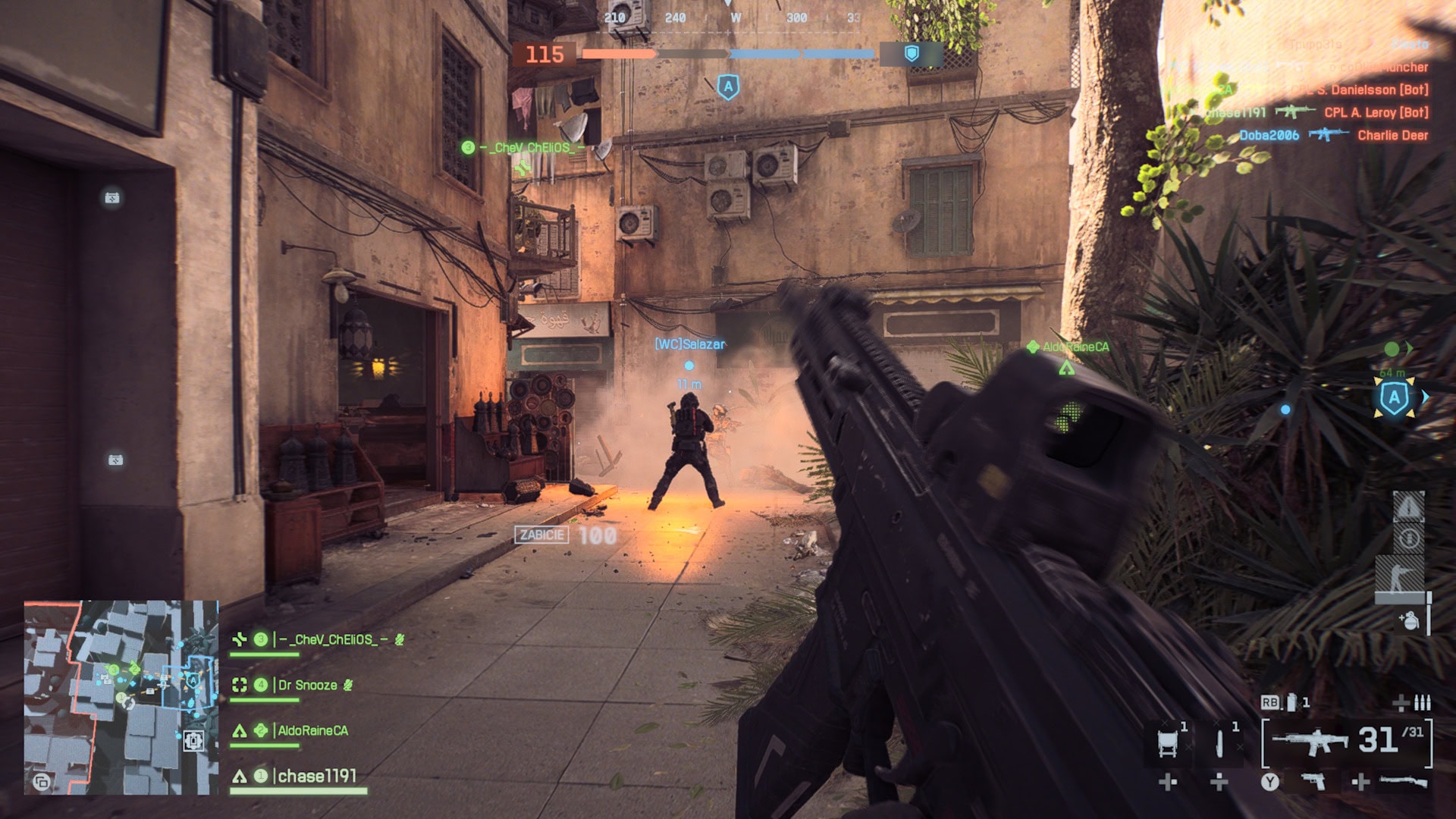Viewport: 1456px width, 819px height.
Task: Select the ammo crate gadget icon
Action: point(1169,742)
